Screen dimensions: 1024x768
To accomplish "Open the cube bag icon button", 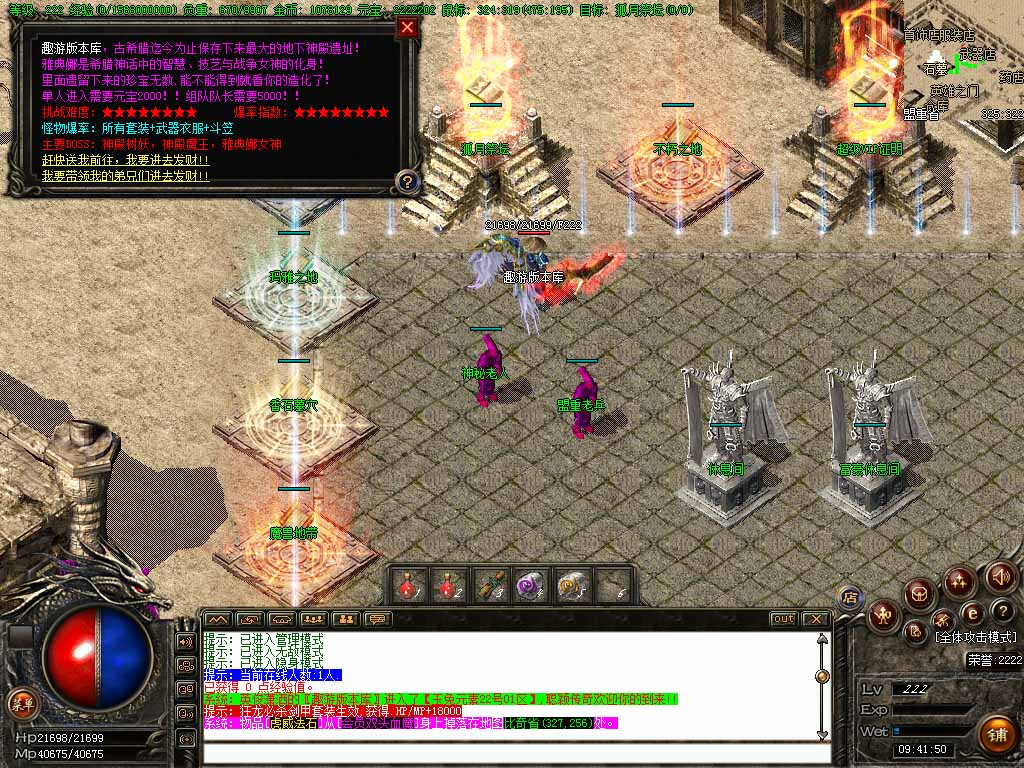I will (x=920, y=594).
